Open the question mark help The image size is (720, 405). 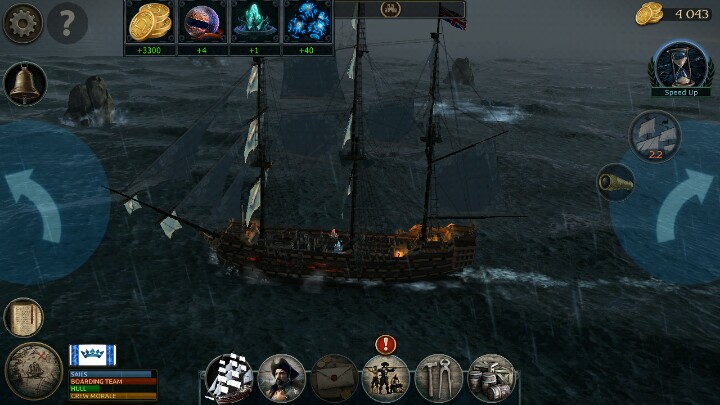tap(67, 22)
